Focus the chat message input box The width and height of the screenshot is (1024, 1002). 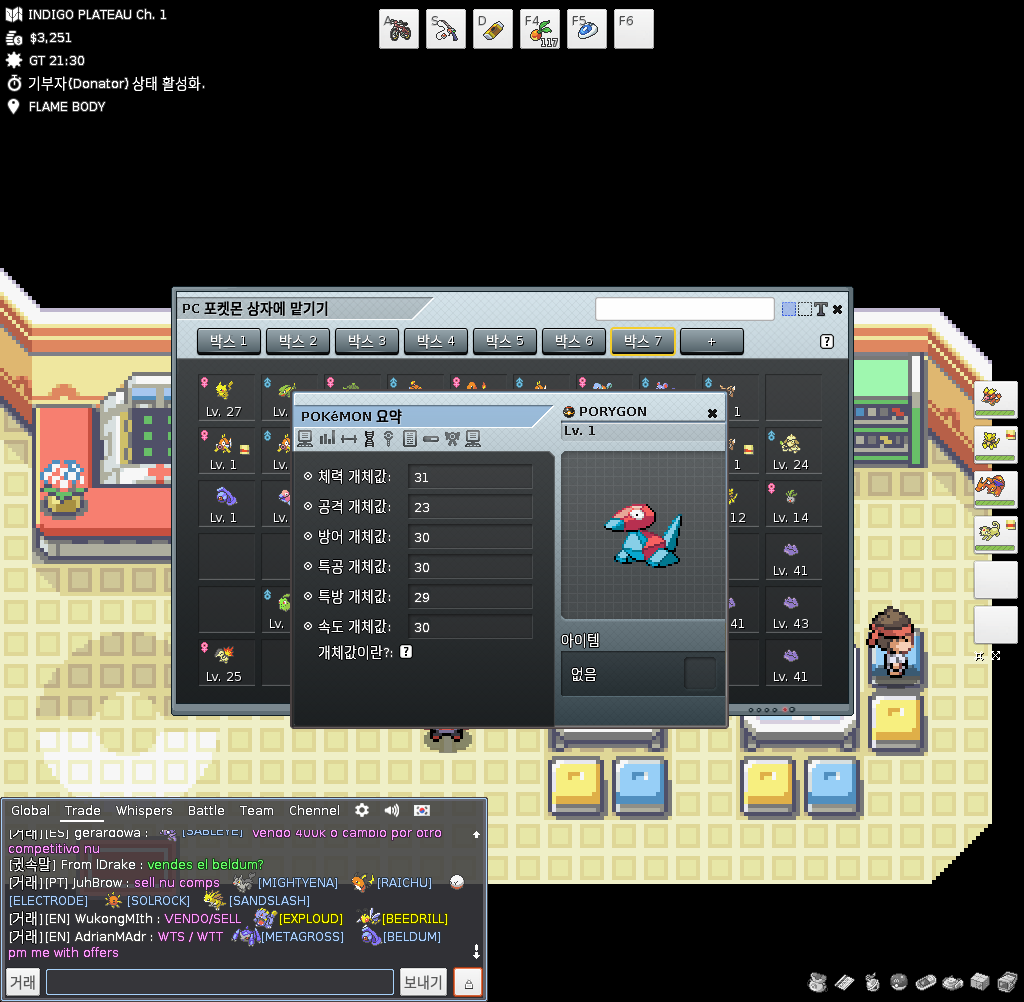click(219, 982)
